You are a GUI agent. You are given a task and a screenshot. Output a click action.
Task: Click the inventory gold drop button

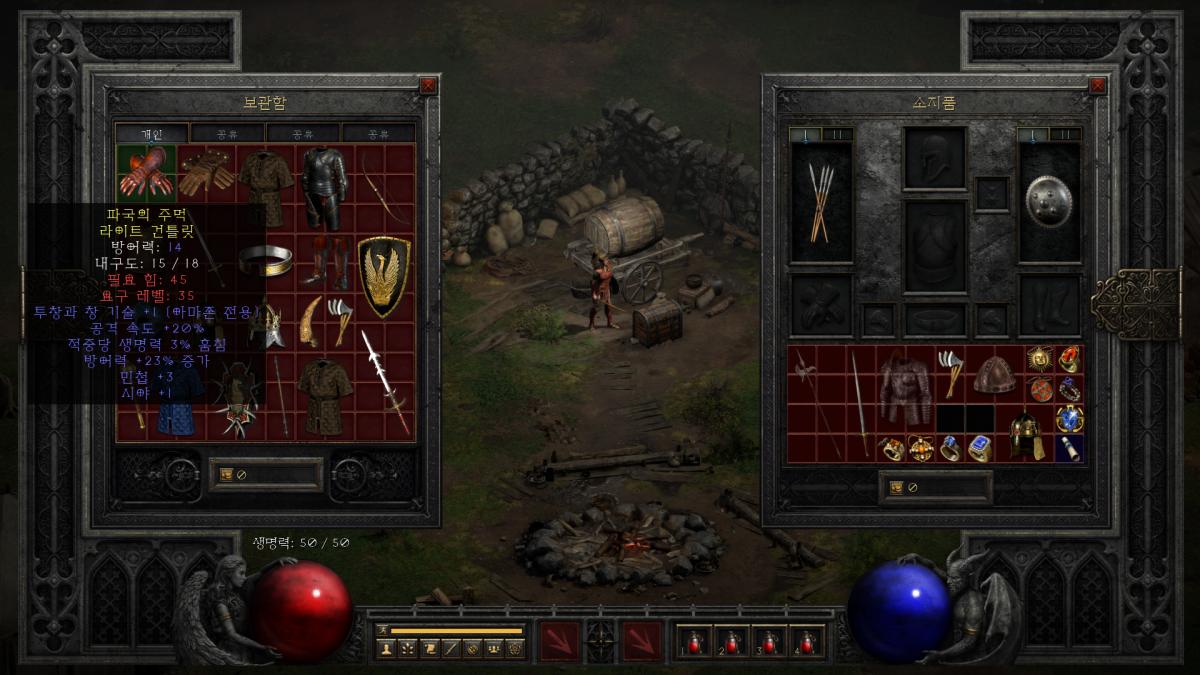point(896,487)
